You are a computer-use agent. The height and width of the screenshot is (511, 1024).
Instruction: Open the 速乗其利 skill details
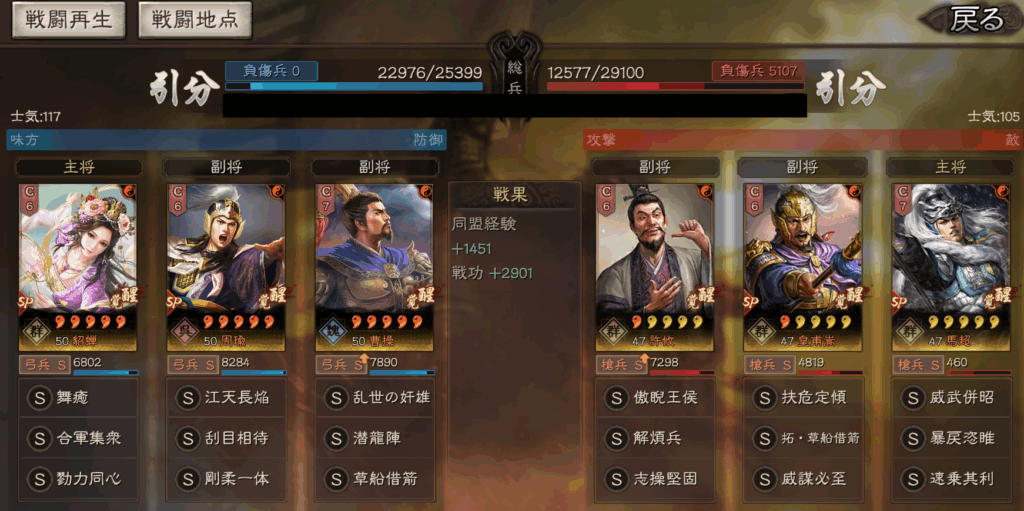[951, 479]
